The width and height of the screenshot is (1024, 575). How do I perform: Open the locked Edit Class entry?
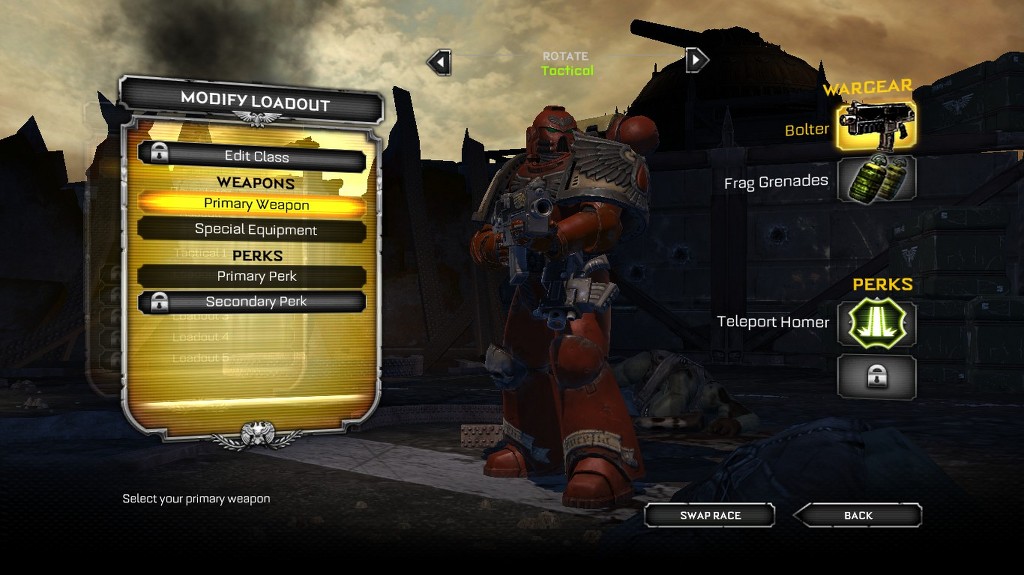252,156
